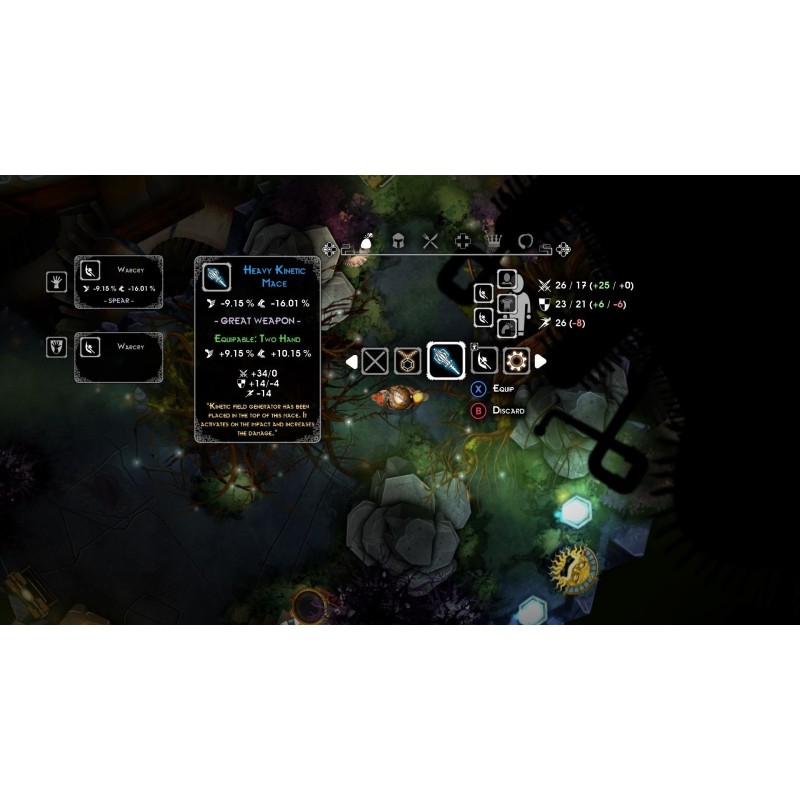800x800 pixels.
Task: Select the Heavy Kinetic Mace inventory slot
Action: click(x=445, y=361)
